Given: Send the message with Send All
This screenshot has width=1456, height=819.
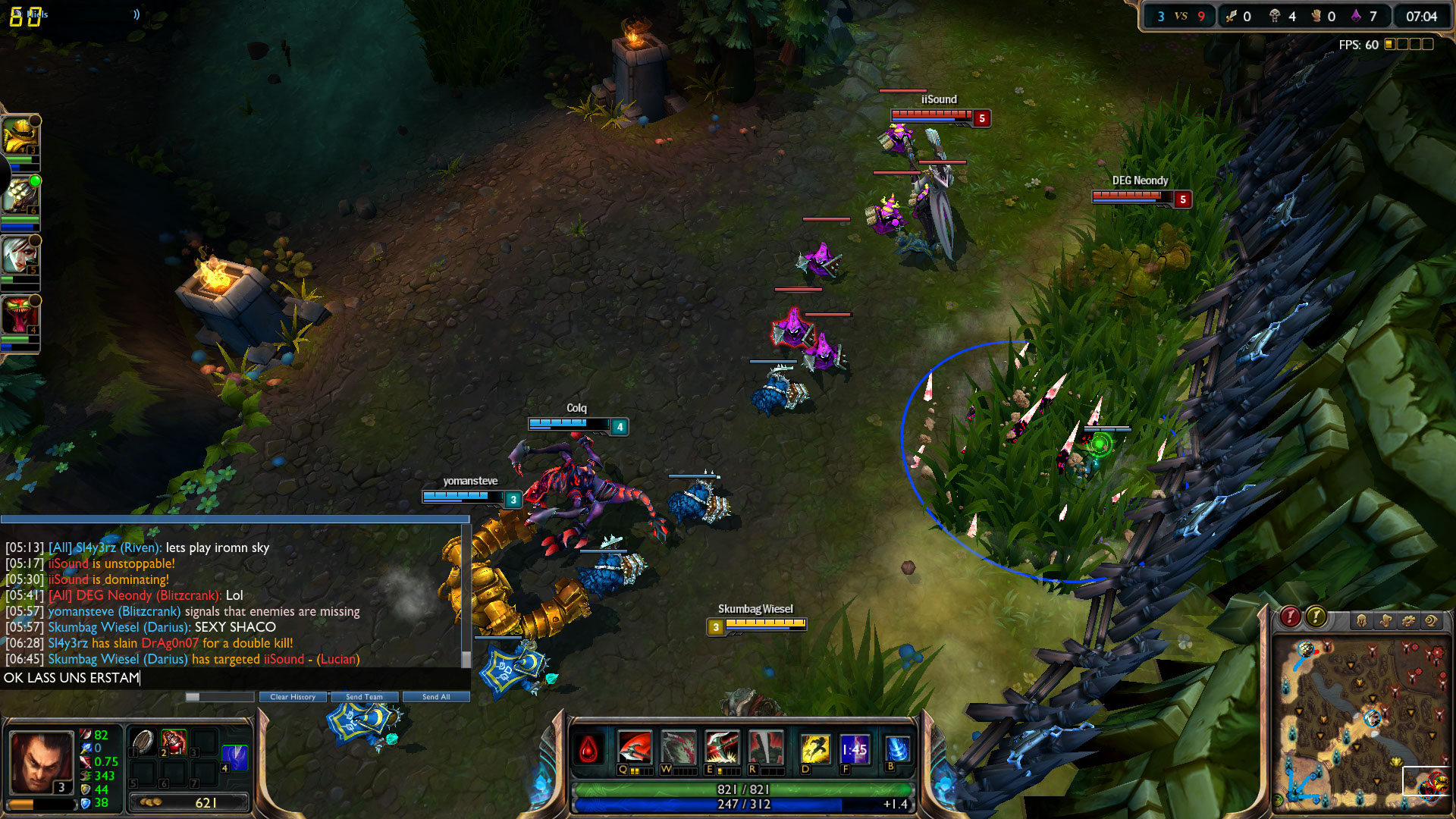Looking at the screenshot, I should pyautogui.click(x=436, y=697).
